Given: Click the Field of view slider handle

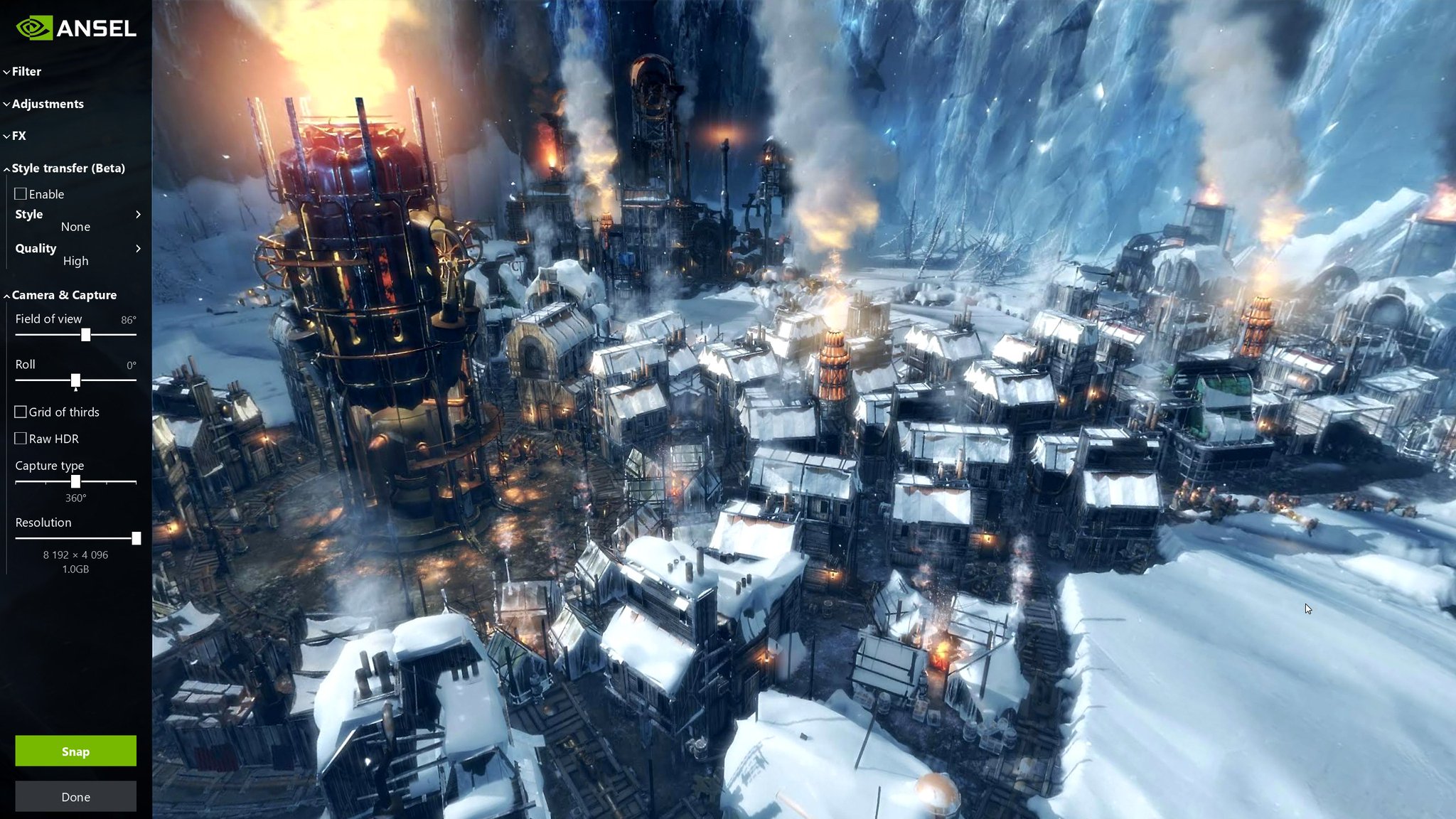Looking at the screenshot, I should [85, 336].
